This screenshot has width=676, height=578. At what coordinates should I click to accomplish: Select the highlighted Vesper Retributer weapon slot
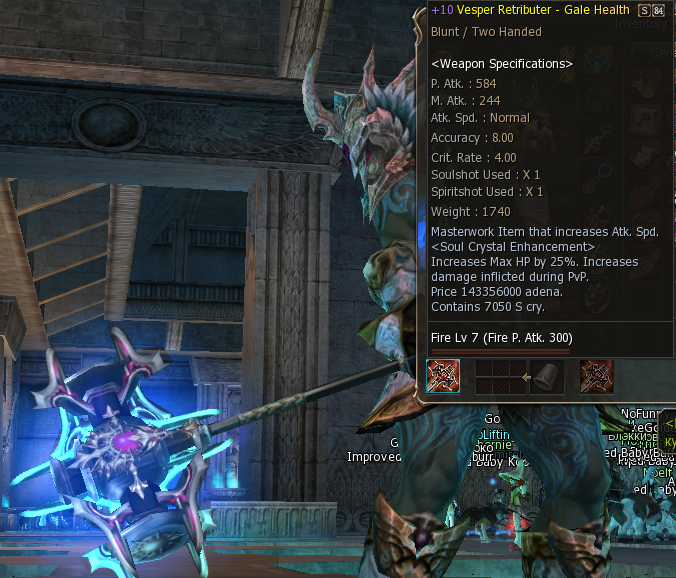(x=443, y=377)
